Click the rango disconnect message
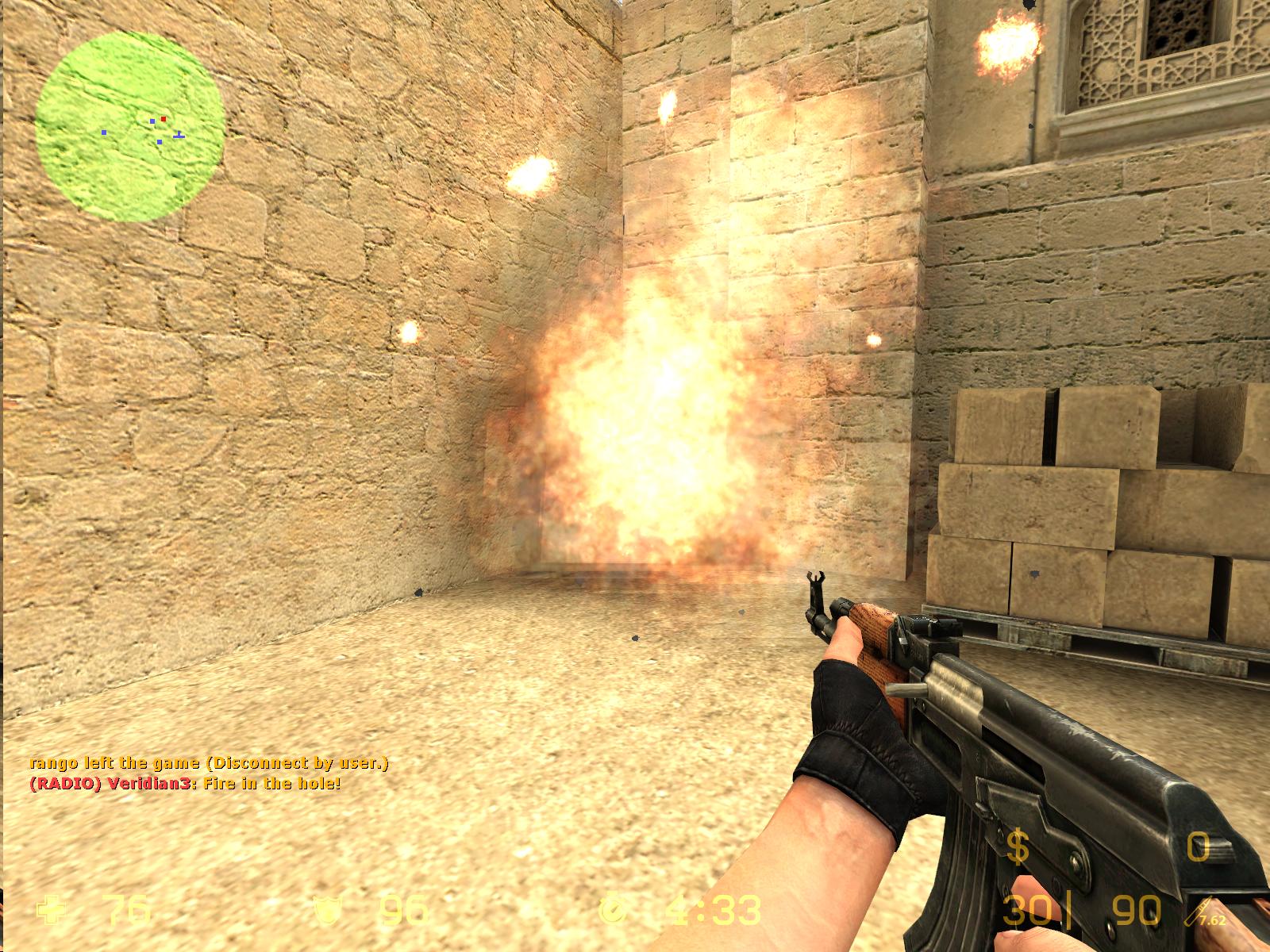 pyautogui.click(x=210, y=765)
